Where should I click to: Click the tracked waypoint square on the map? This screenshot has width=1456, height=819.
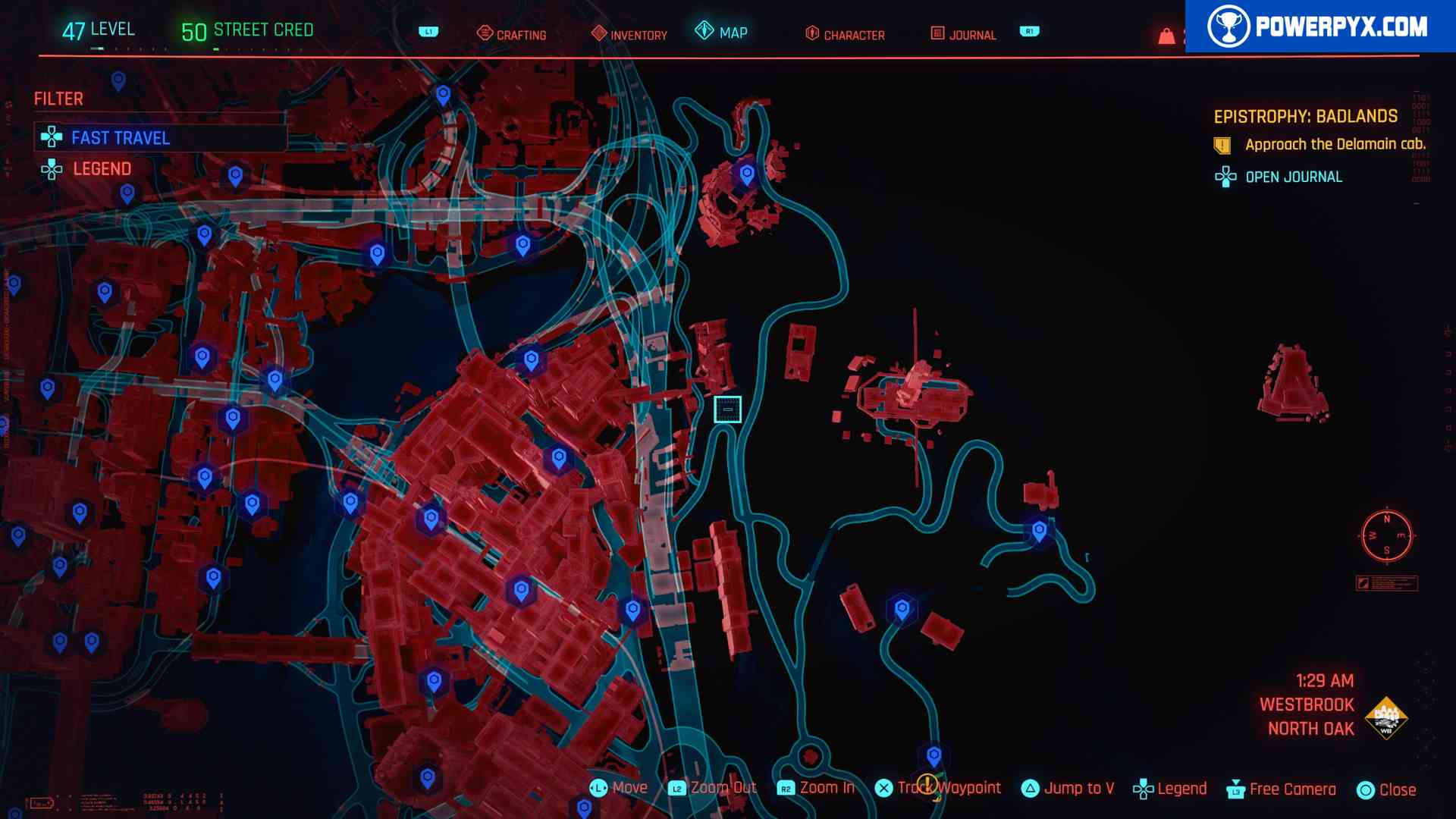pos(726,410)
